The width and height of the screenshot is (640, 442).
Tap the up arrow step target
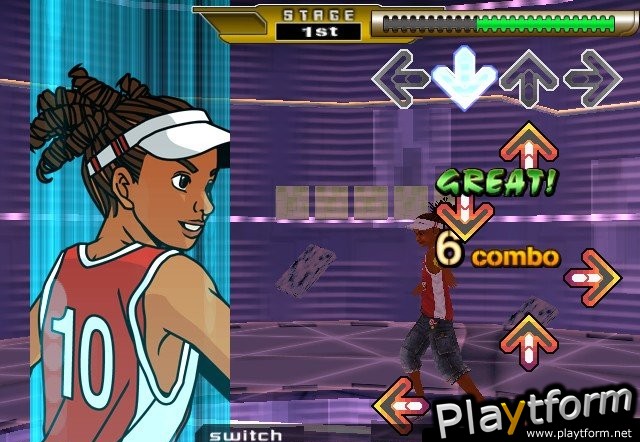click(x=529, y=76)
